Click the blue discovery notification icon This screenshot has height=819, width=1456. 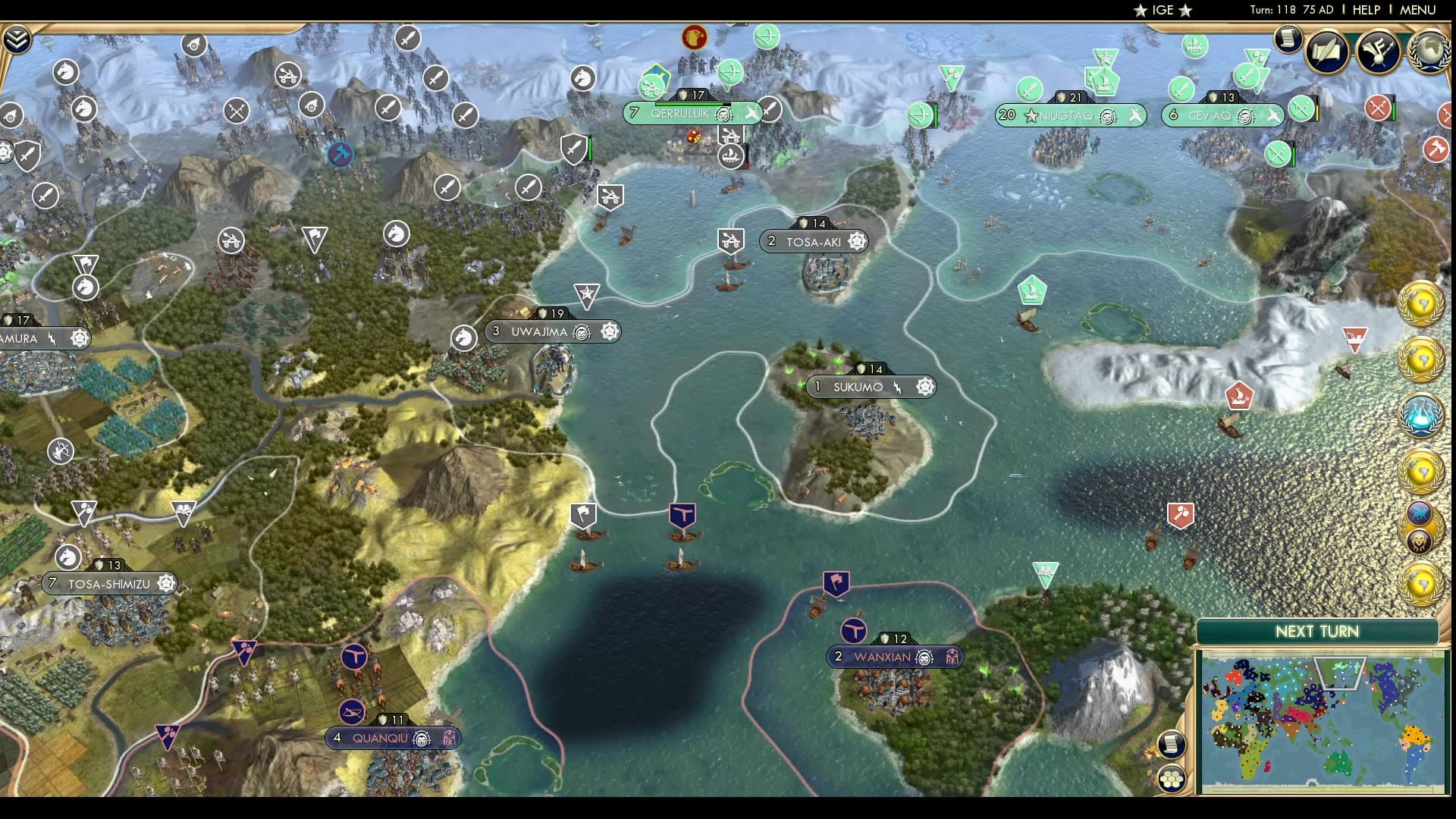pyautogui.click(x=1421, y=413)
